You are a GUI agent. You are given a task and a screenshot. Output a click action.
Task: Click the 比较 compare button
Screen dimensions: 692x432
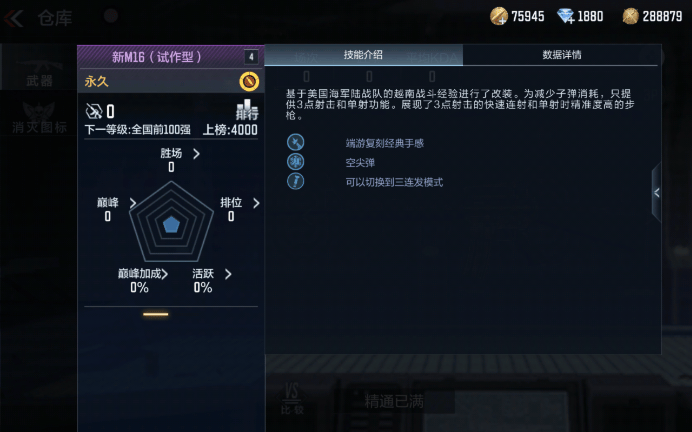(x=294, y=397)
